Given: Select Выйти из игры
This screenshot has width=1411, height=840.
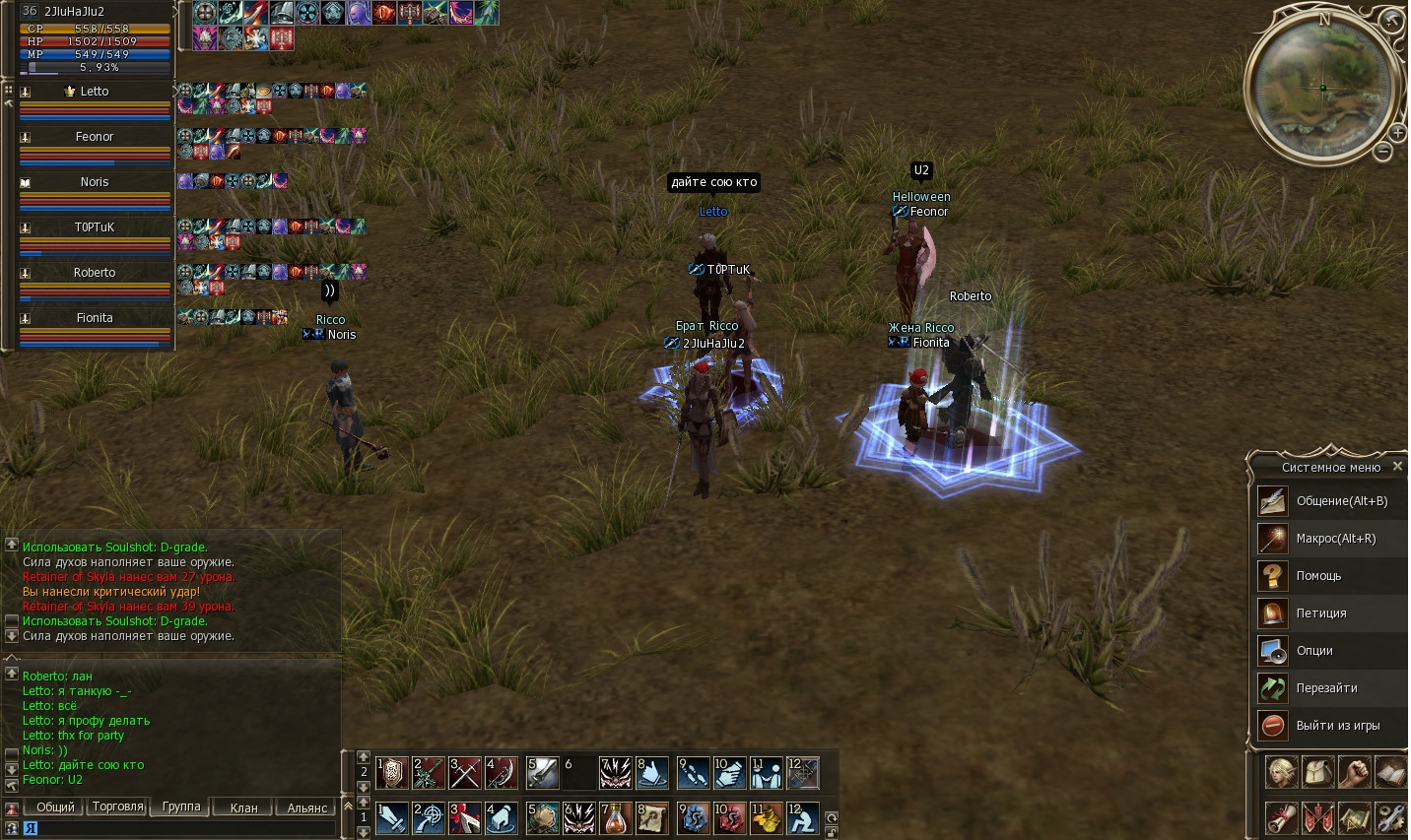Looking at the screenshot, I should coord(1337,726).
